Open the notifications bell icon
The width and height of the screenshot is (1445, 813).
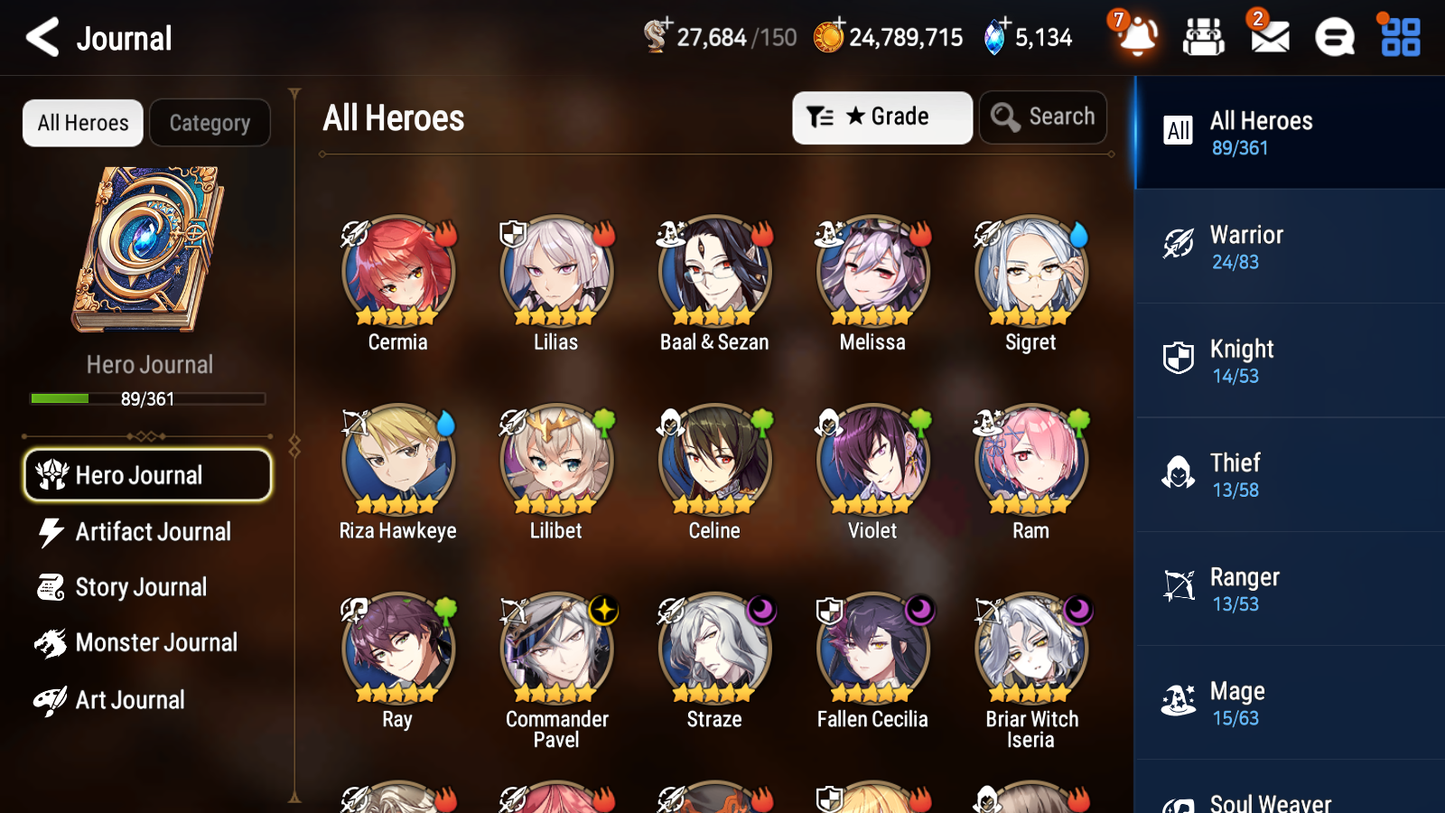click(1137, 36)
